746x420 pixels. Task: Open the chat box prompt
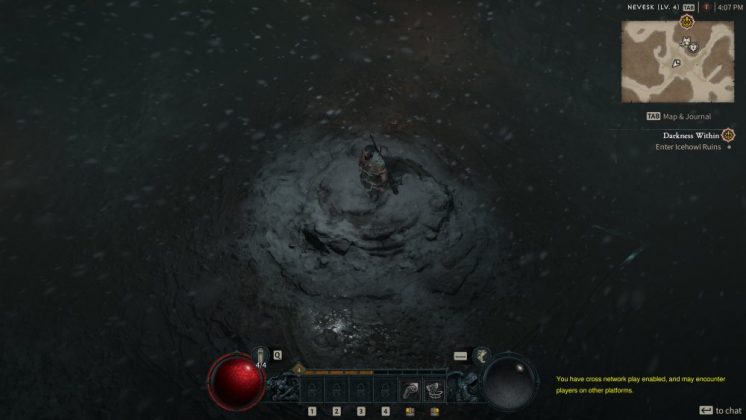[720, 410]
